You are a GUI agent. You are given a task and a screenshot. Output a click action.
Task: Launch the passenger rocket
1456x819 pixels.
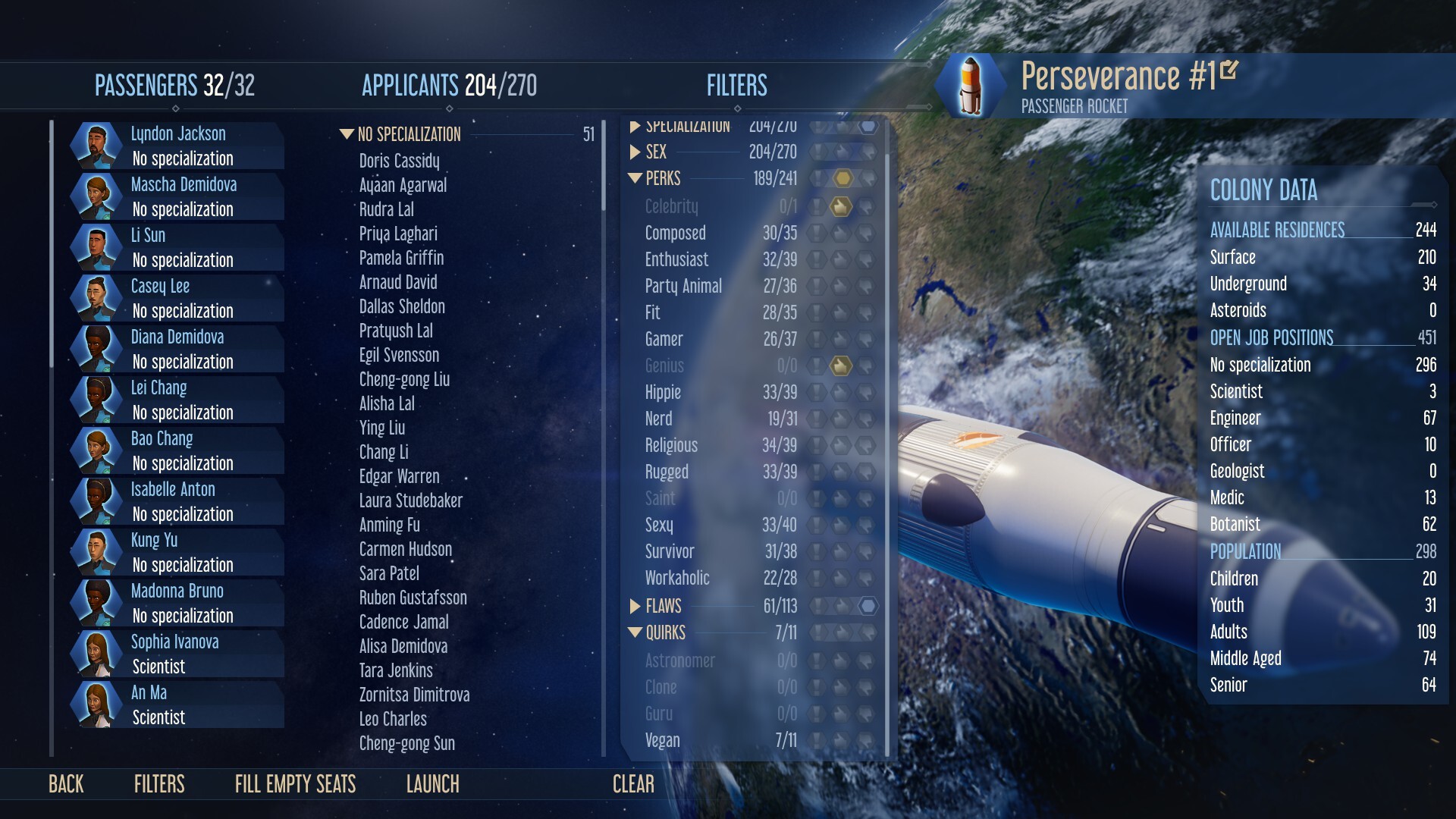tap(432, 784)
